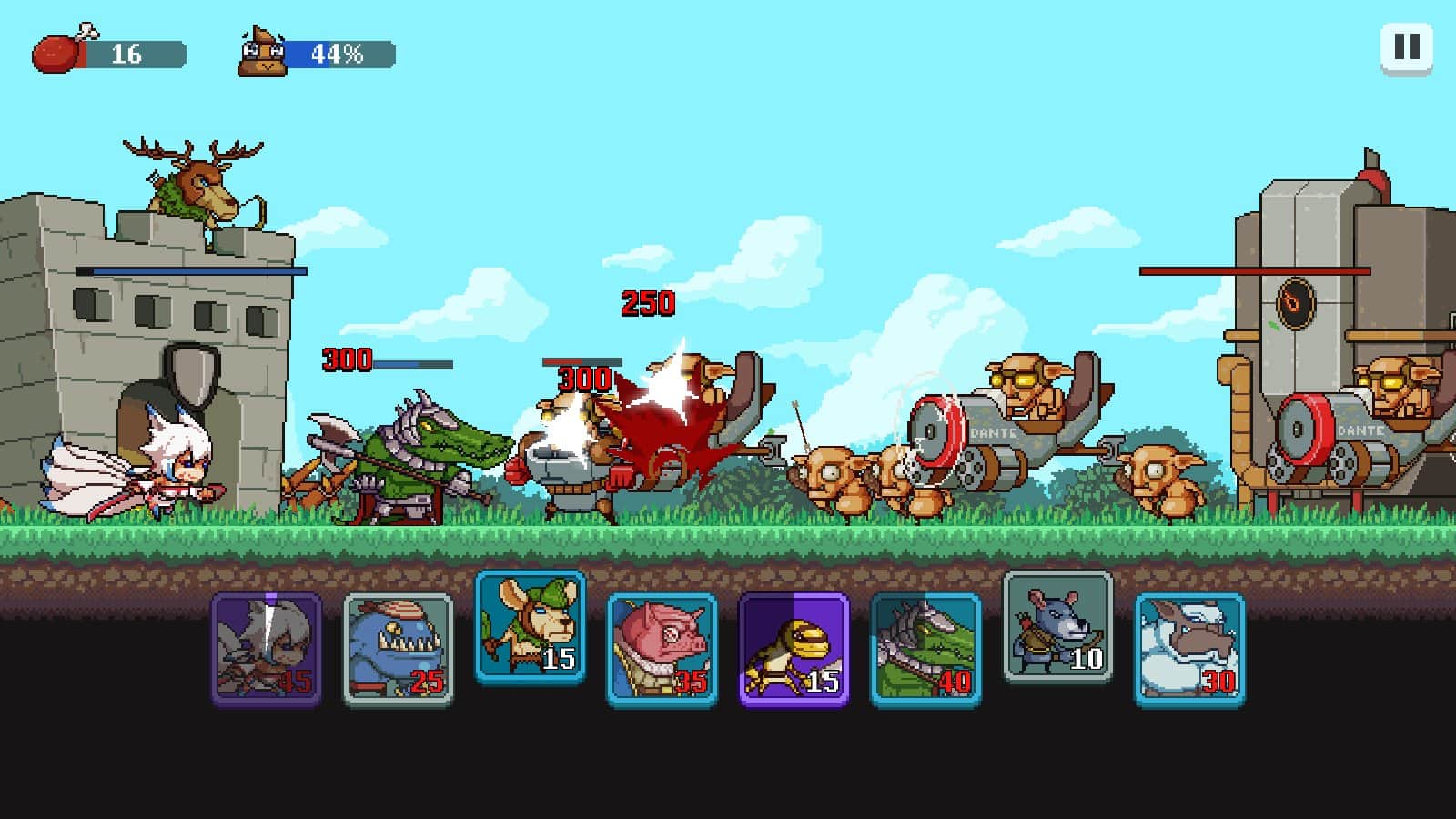This screenshot has width=1456, height=819.
Task: Deploy the pink pig unit costing 35
Action: (x=662, y=649)
